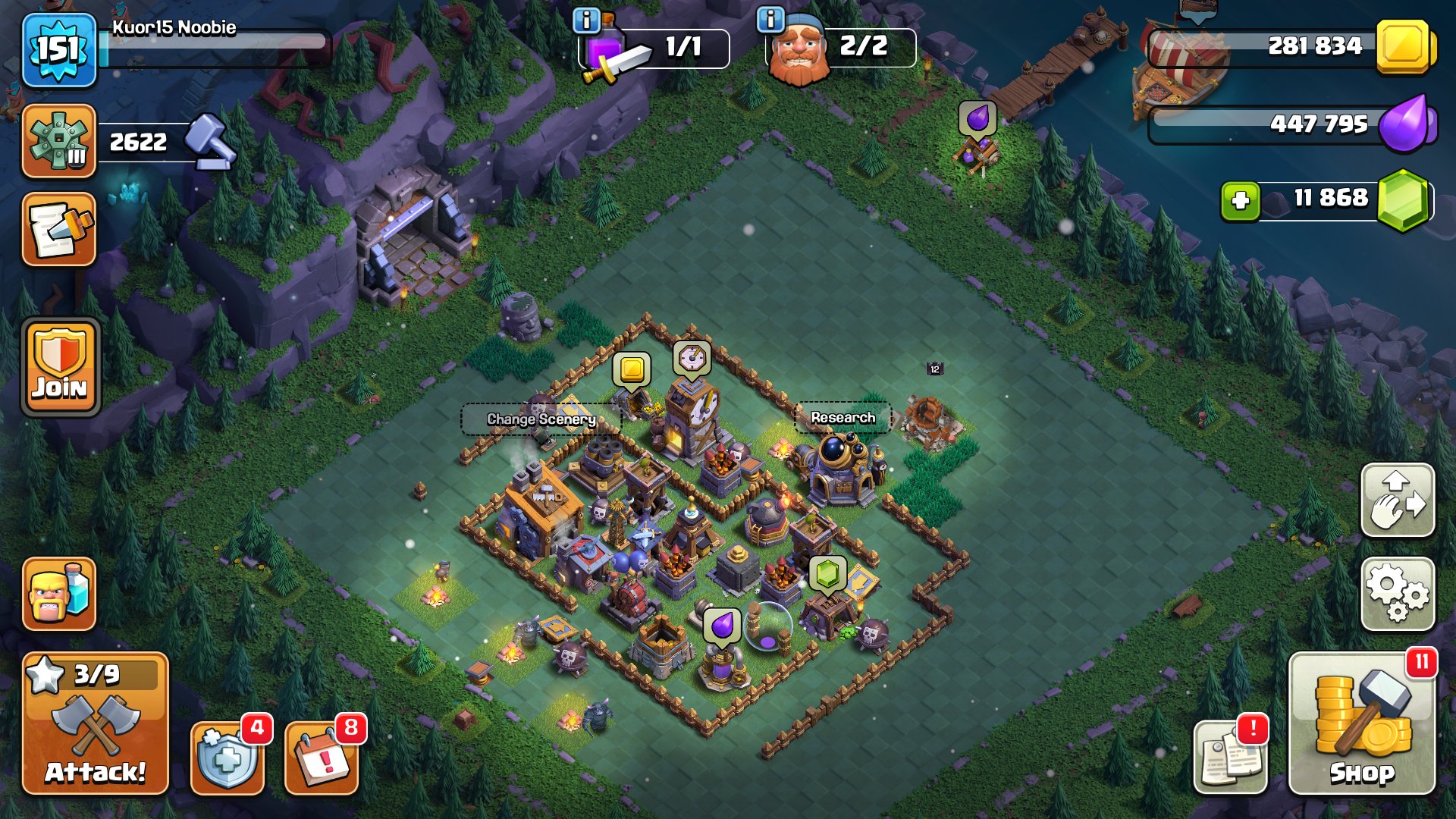Tap the info icon beside the sword counter

[x=585, y=19]
